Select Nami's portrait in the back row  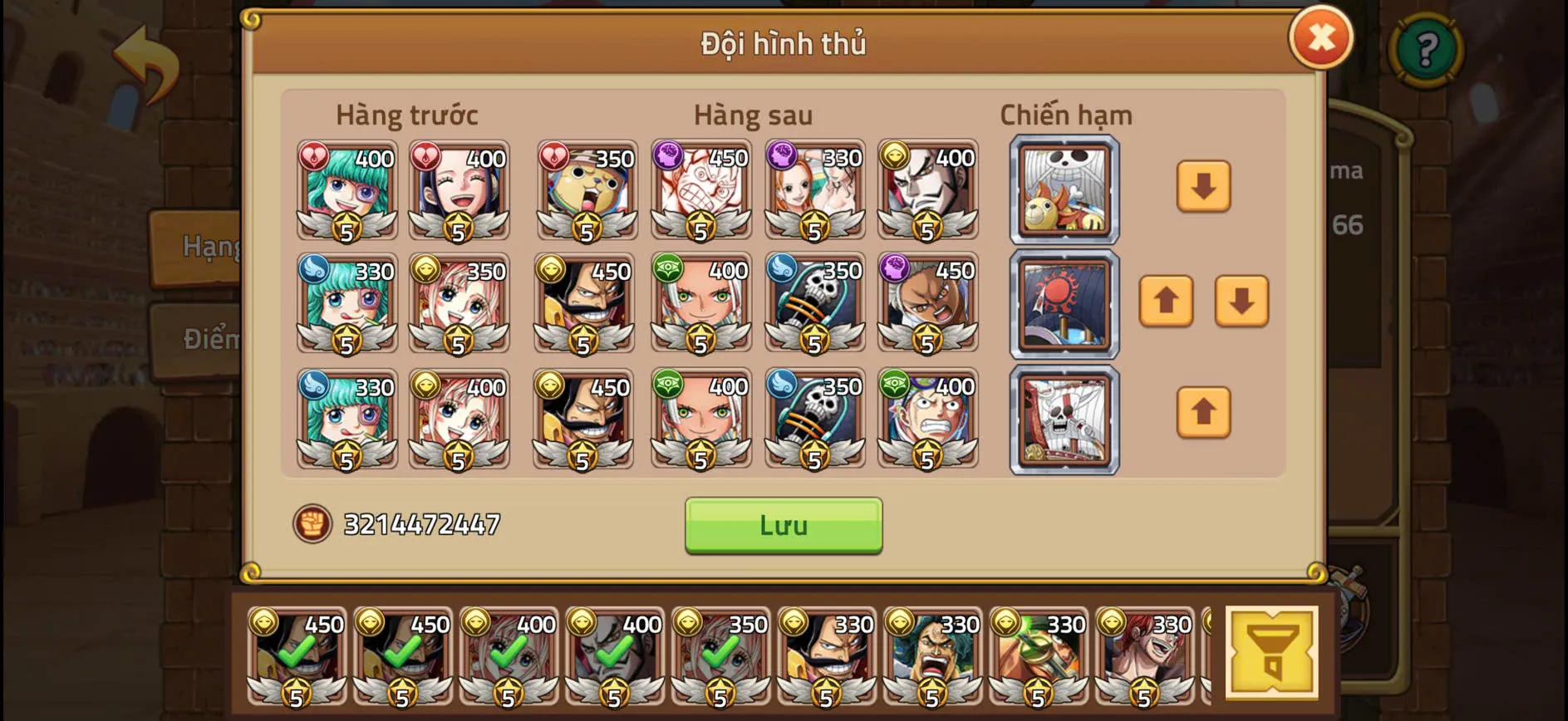point(814,191)
